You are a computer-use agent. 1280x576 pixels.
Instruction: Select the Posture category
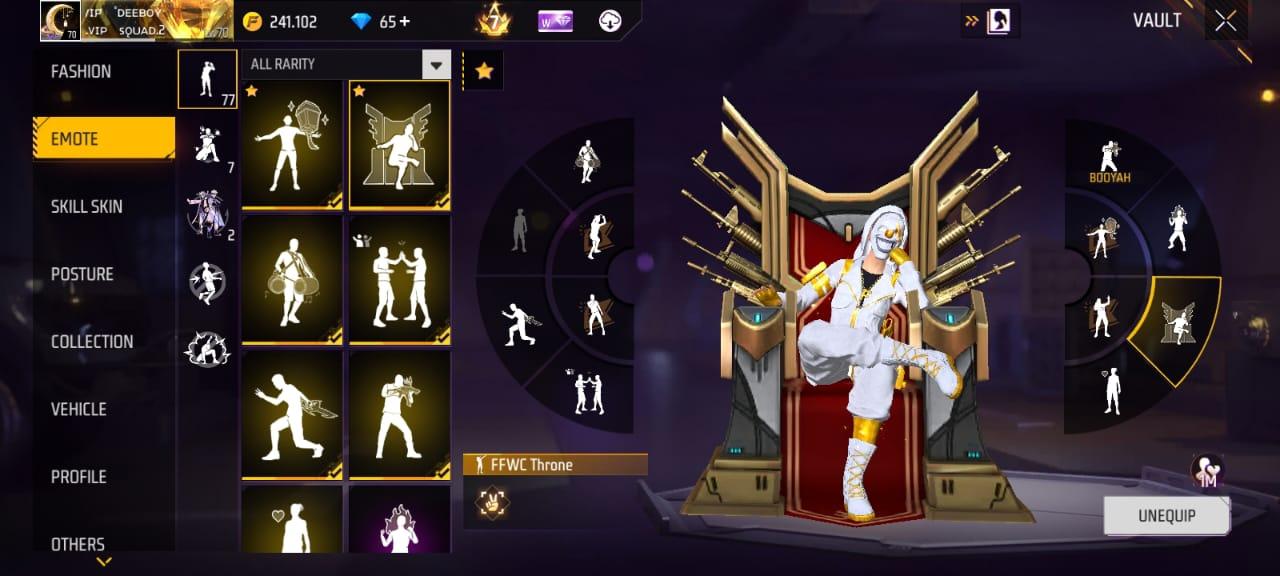[x=83, y=274]
